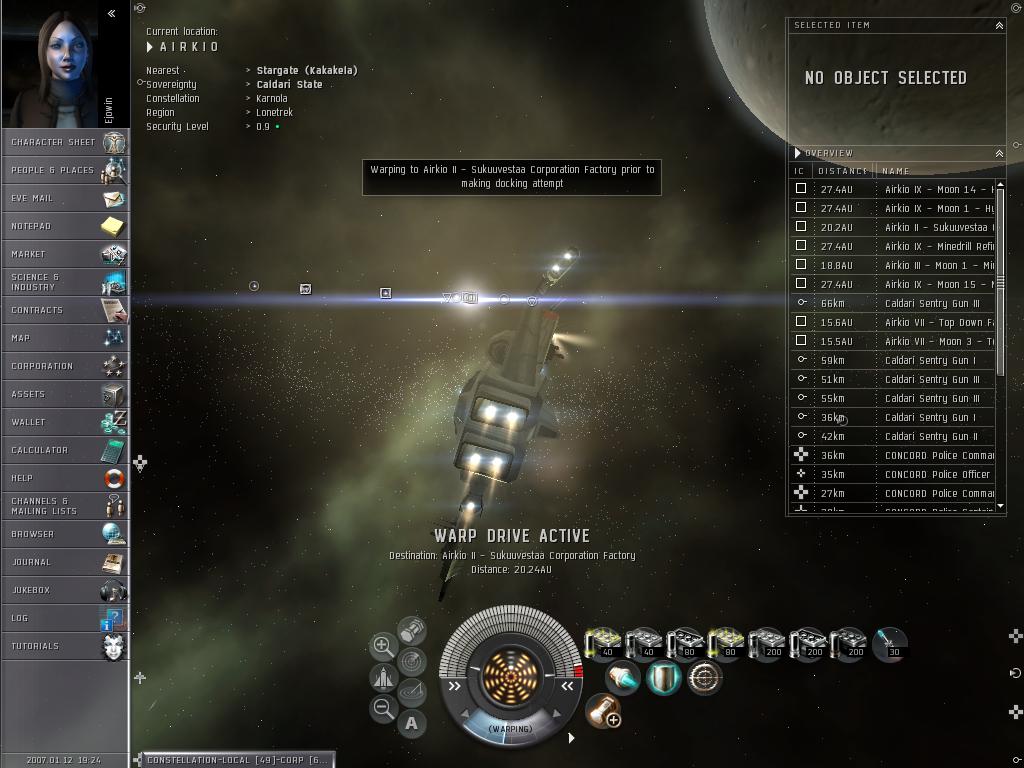
Task: Open the Notepad
Action: pos(64,226)
